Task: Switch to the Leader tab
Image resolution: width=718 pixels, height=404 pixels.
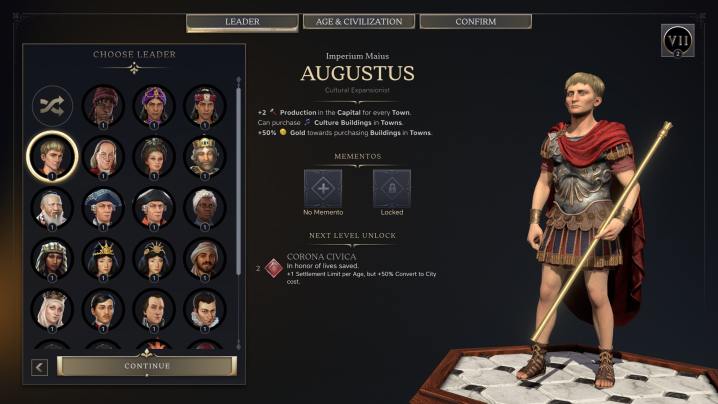Action: point(242,21)
